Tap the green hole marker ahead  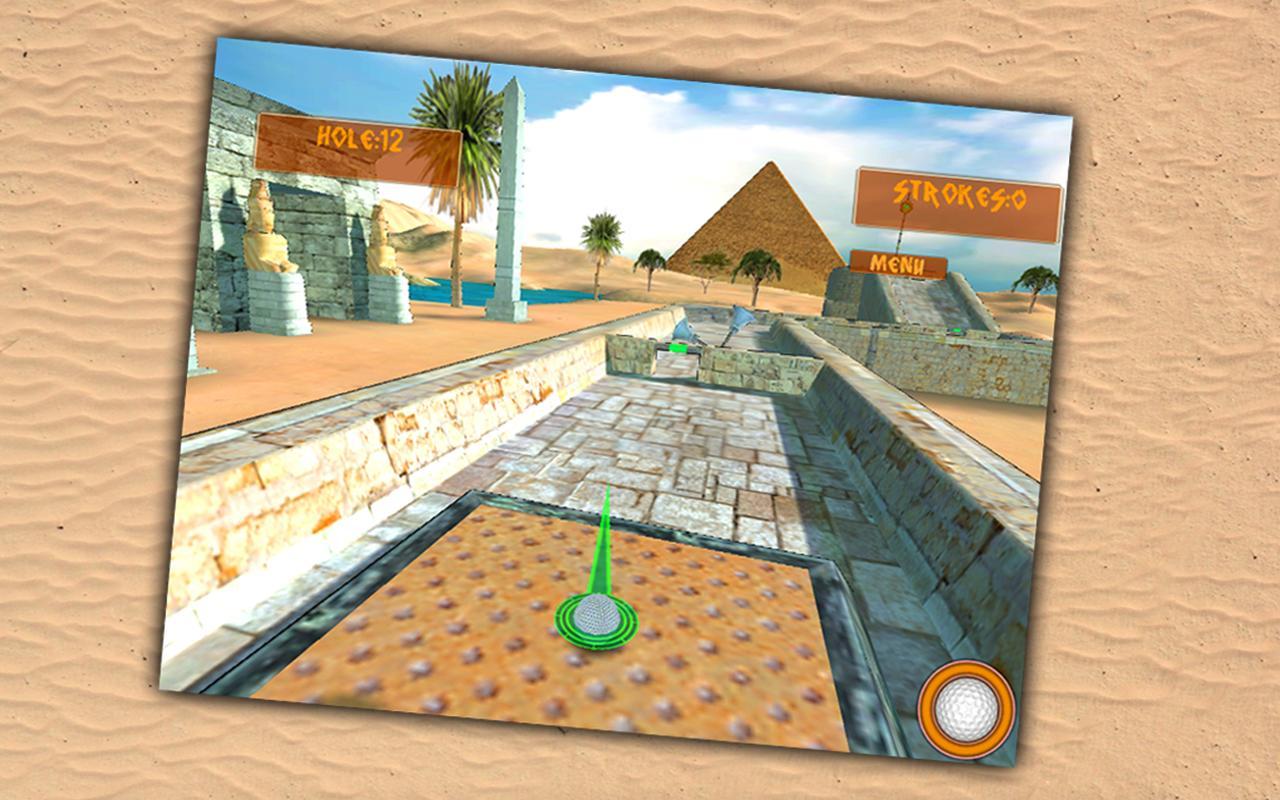678,347
